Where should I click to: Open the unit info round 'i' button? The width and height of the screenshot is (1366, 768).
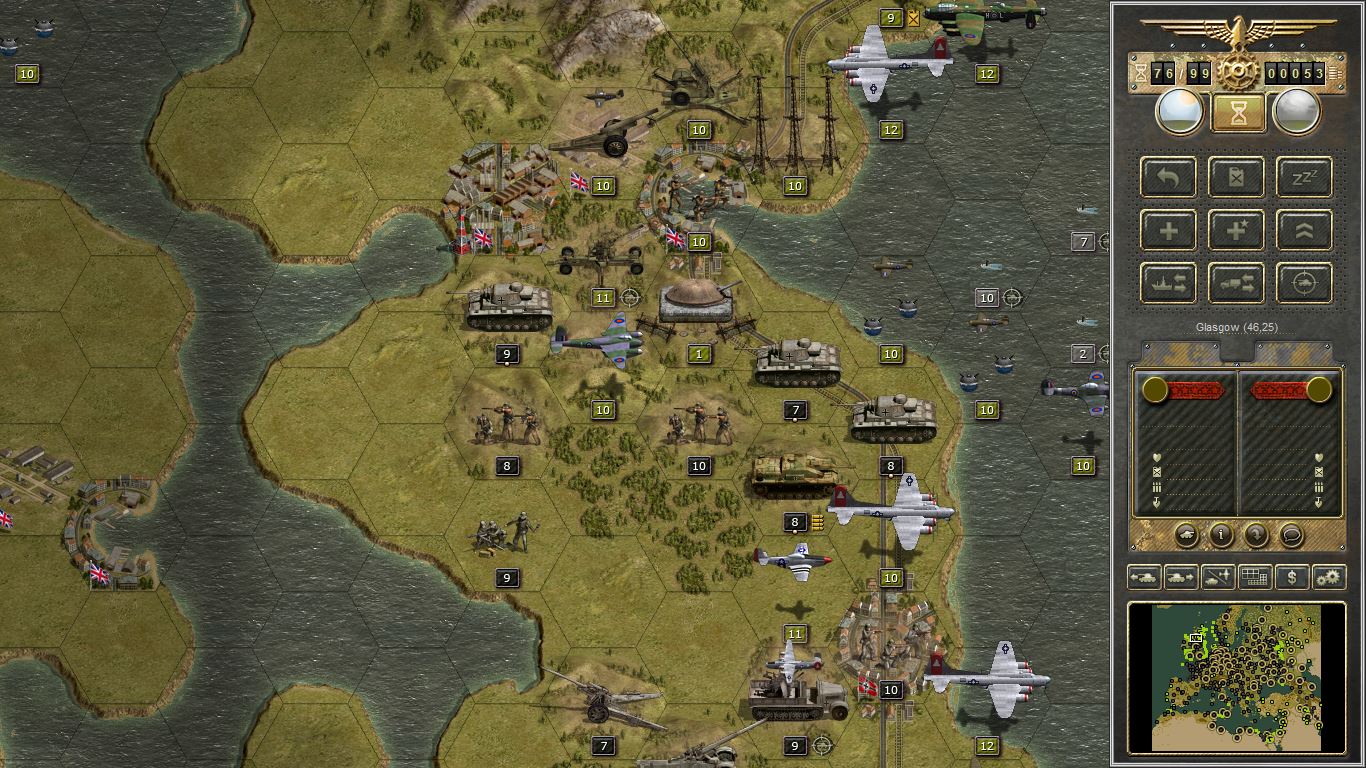coord(1221,535)
